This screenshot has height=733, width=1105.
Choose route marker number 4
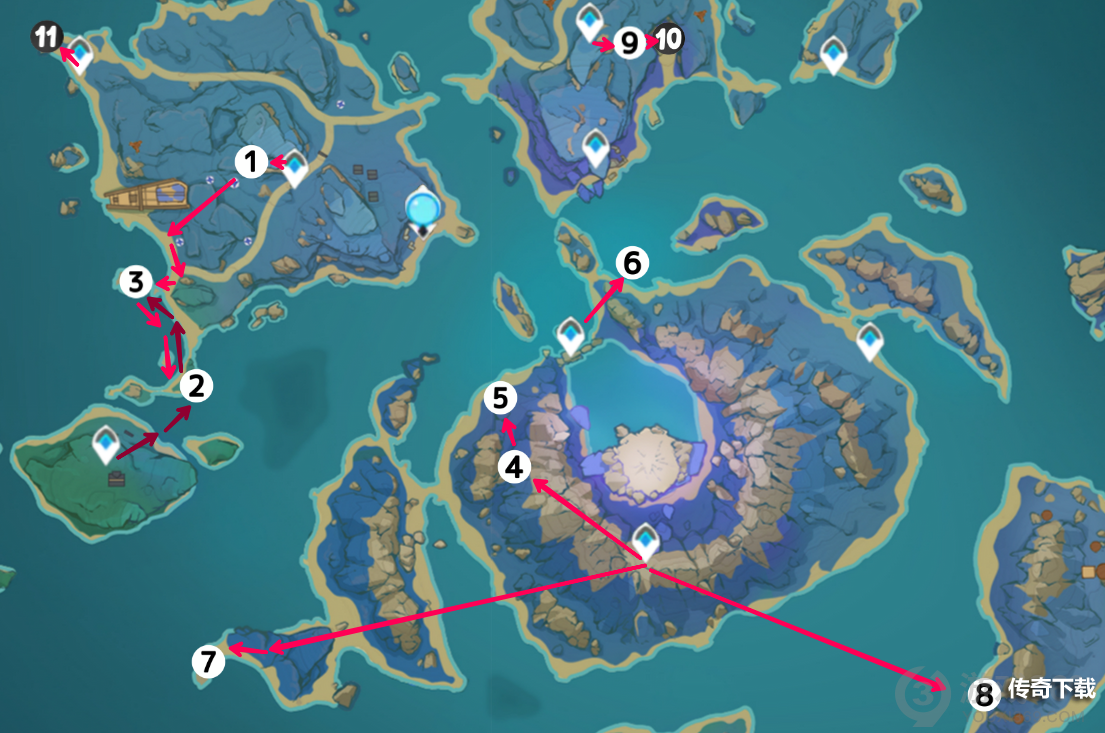pos(514,467)
